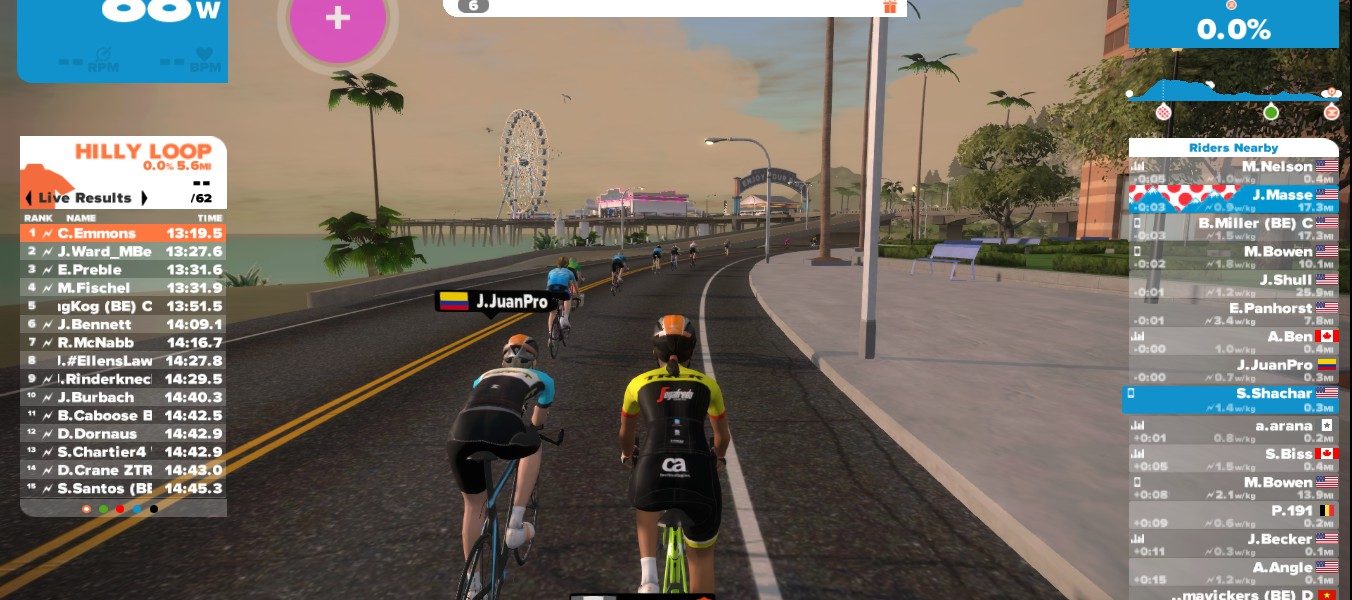Go to previous Live Results page arrow
The width and height of the screenshot is (1352, 600).
pos(28,198)
